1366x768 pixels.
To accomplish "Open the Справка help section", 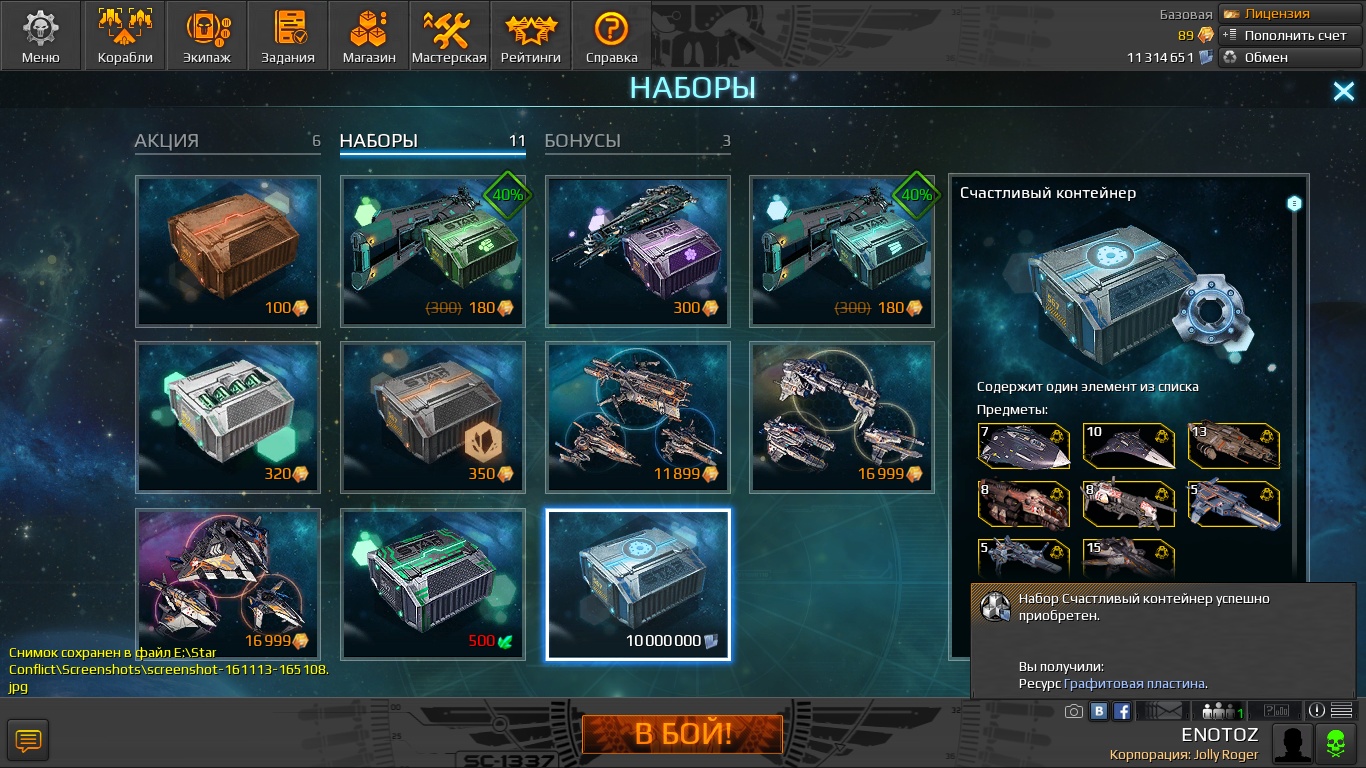I will pos(611,36).
